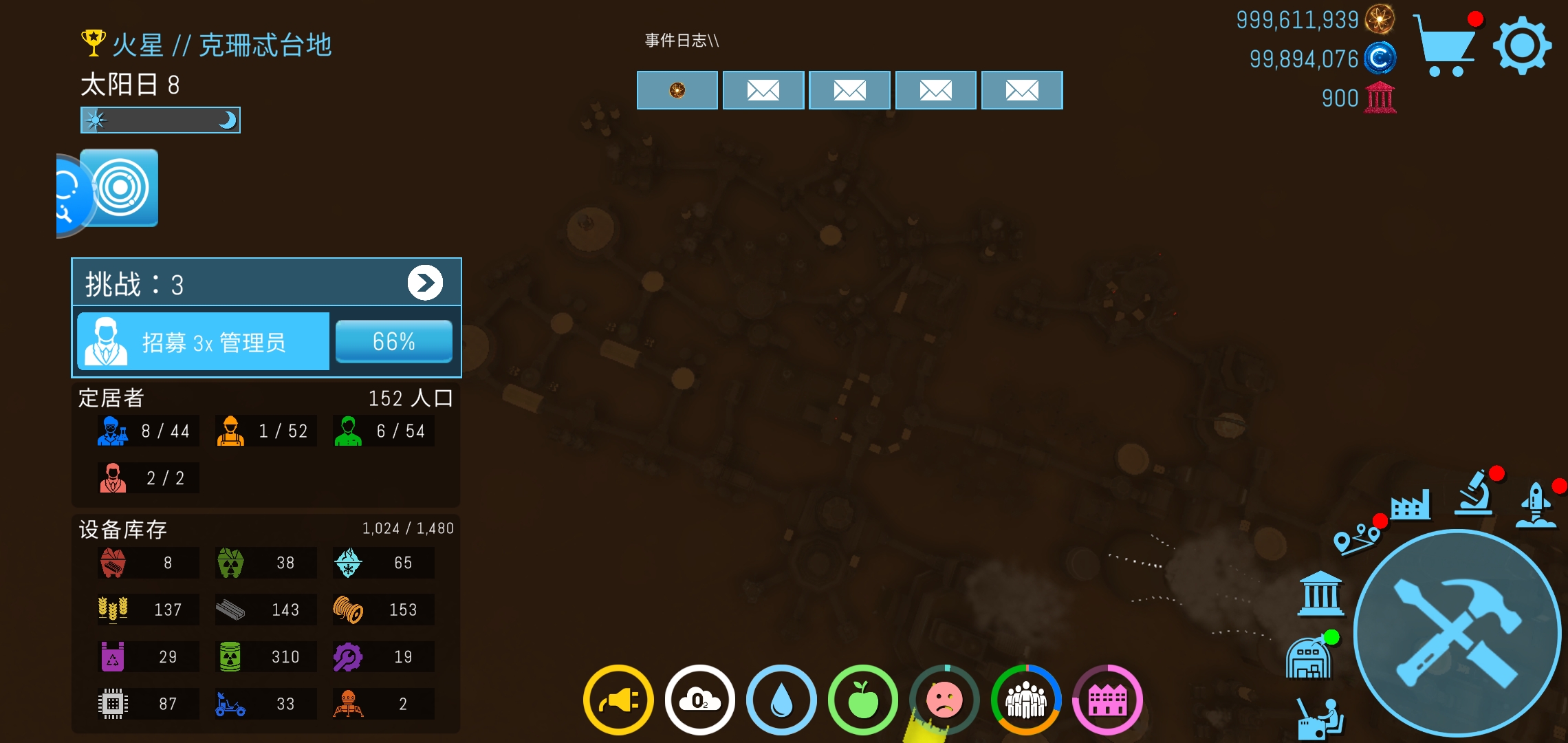Show the green apple food status
Screen dimensions: 1568x743
click(862, 700)
